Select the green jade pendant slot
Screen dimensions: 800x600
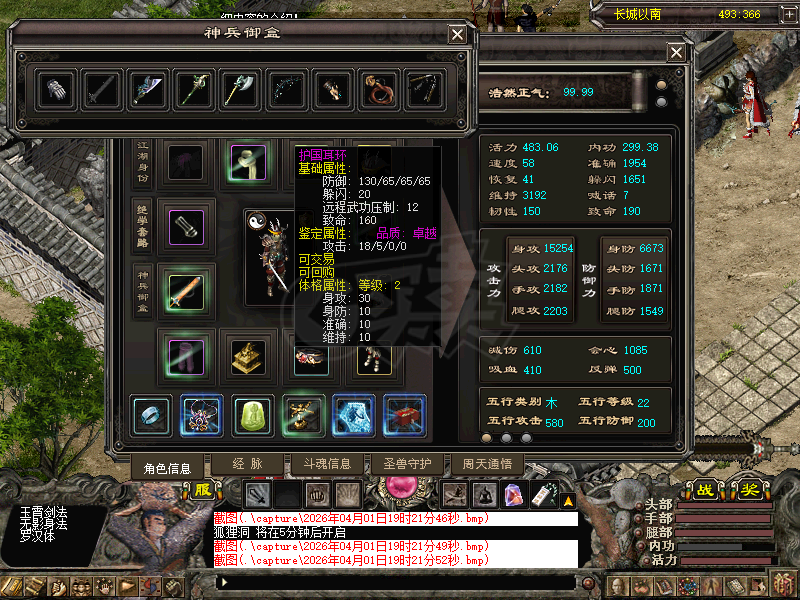point(253,414)
